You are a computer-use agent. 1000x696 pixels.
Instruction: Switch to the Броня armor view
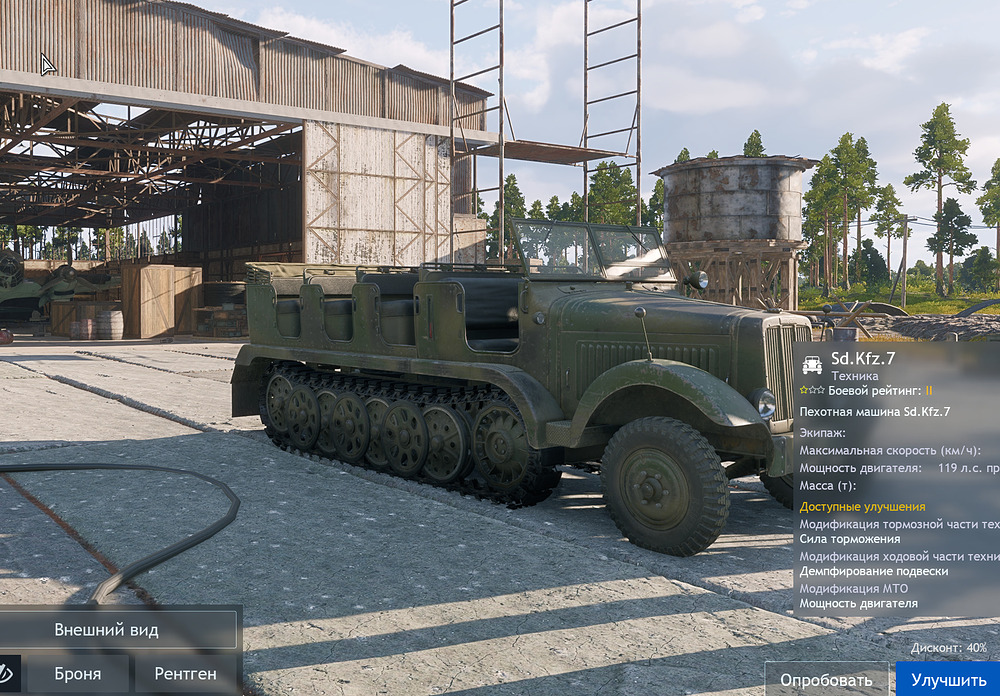78,674
